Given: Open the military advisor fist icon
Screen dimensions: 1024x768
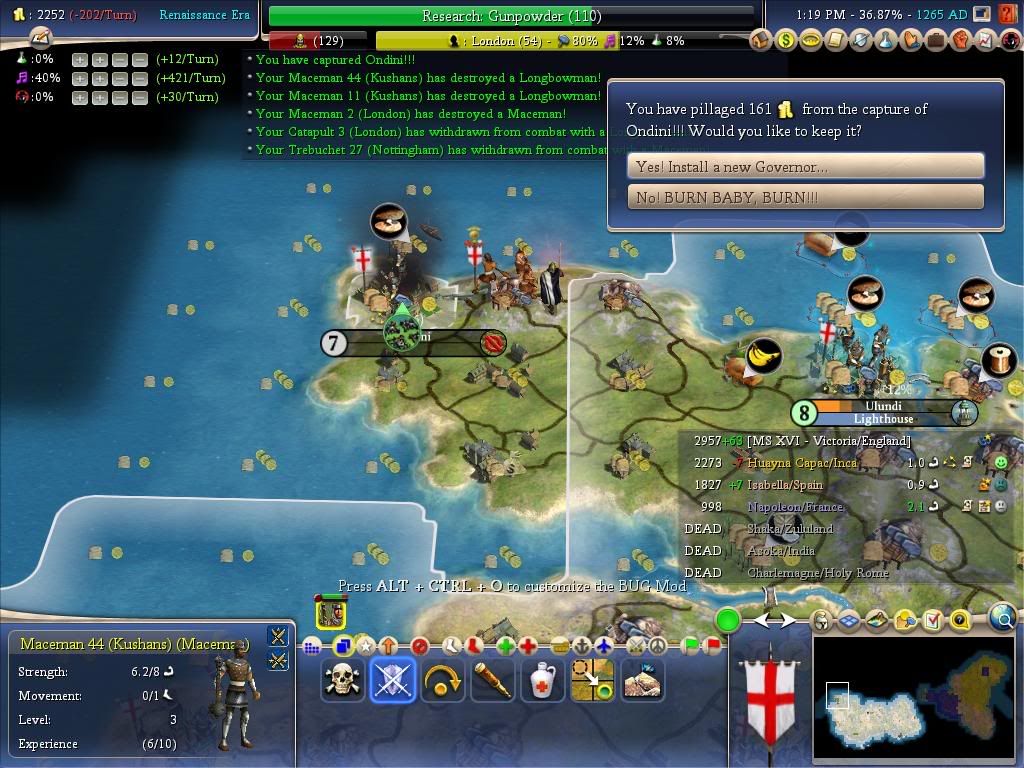Looking at the screenshot, I should 961,41.
